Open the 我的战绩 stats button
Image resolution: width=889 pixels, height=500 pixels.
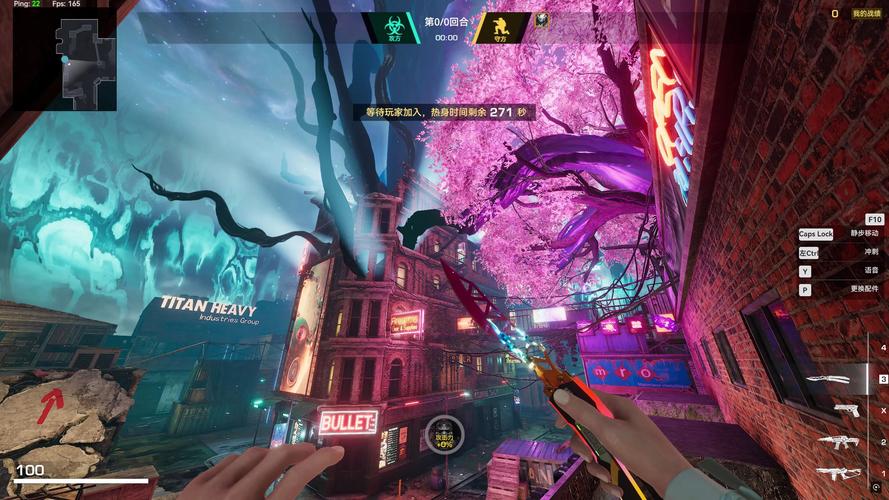[x=866, y=13]
